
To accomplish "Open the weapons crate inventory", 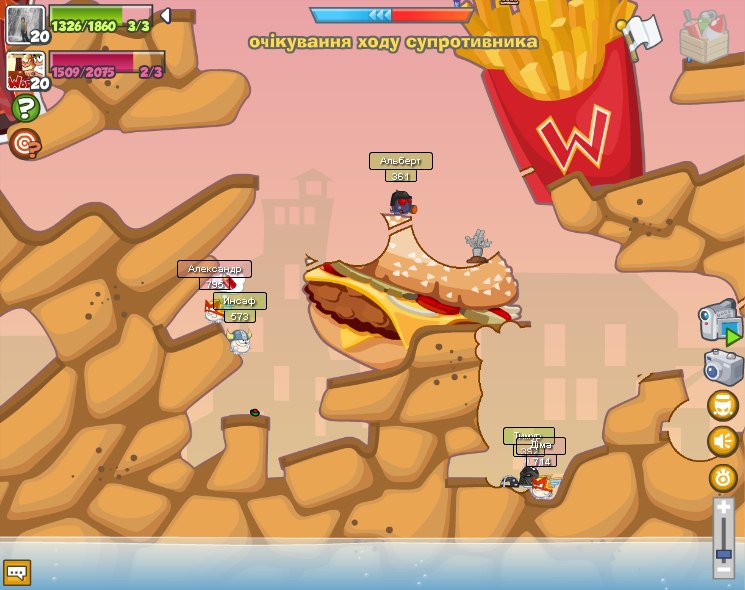I will [x=703, y=37].
